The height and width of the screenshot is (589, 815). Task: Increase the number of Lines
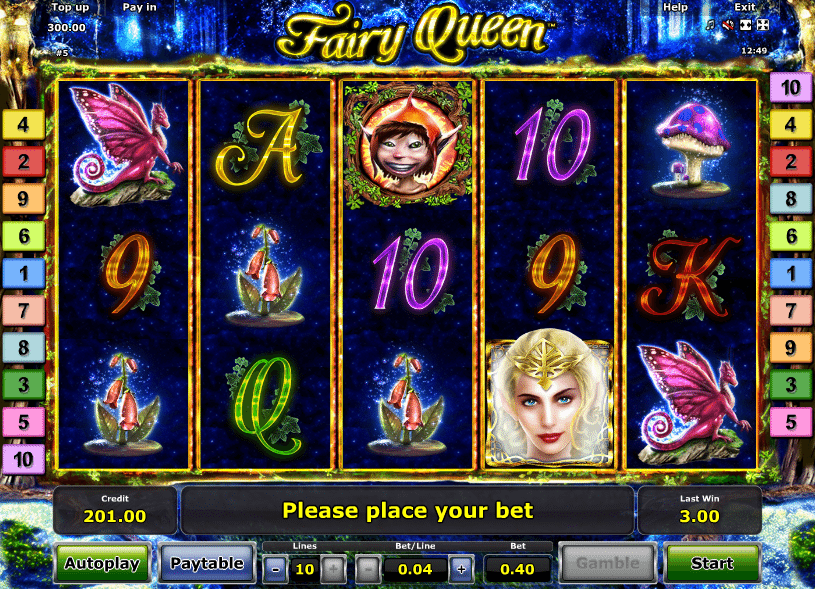pos(333,569)
